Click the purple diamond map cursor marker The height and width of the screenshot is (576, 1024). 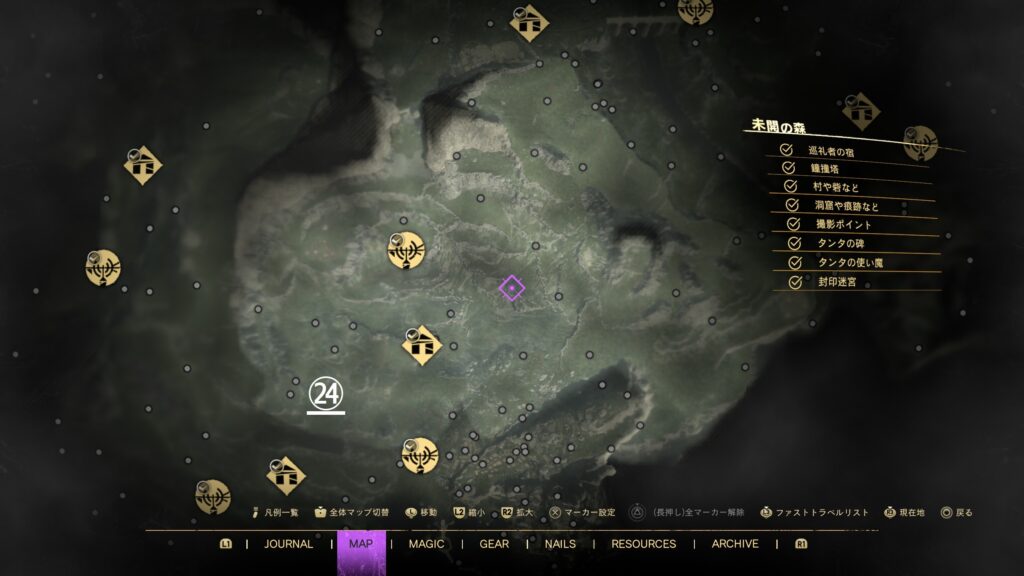click(511, 289)
